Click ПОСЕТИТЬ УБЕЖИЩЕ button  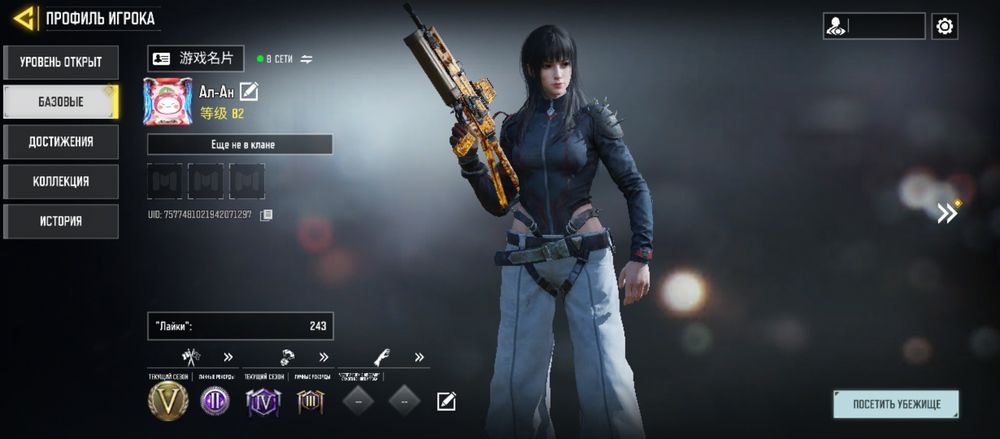[896, 404]
